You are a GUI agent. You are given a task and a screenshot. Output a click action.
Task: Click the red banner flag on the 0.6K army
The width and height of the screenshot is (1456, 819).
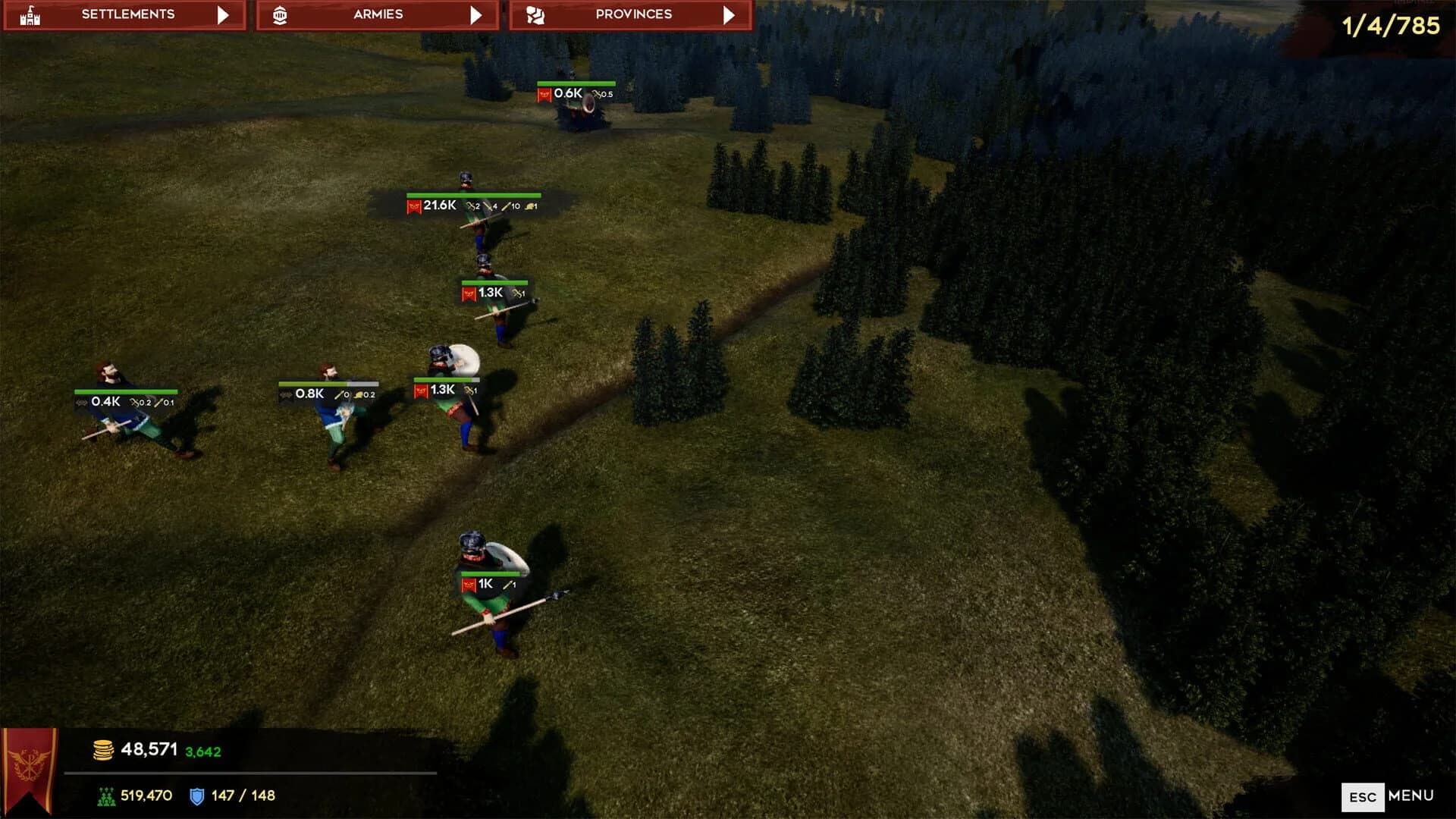point(545,94)
